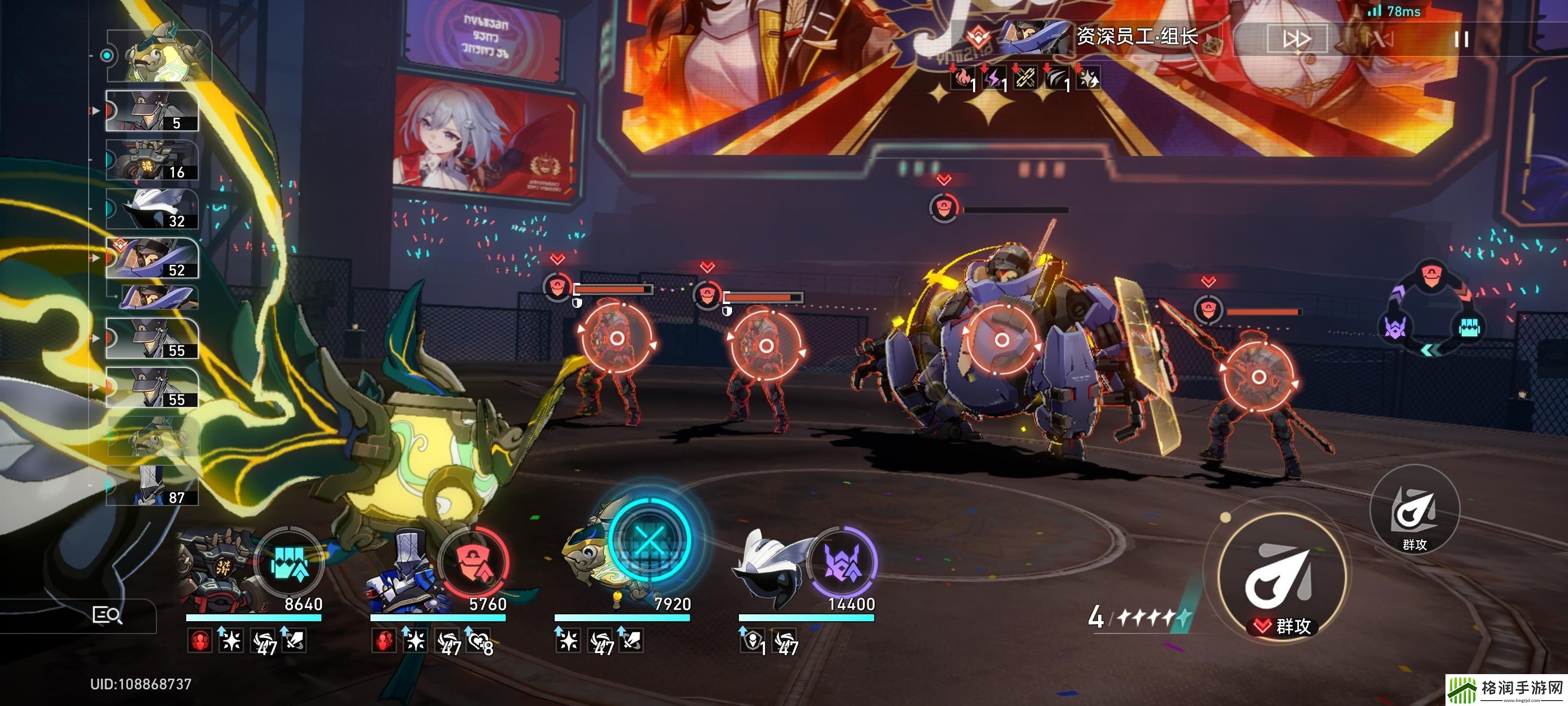Pause the battle
Viewport: 1568px width, 706px height.
[1461, 40]
